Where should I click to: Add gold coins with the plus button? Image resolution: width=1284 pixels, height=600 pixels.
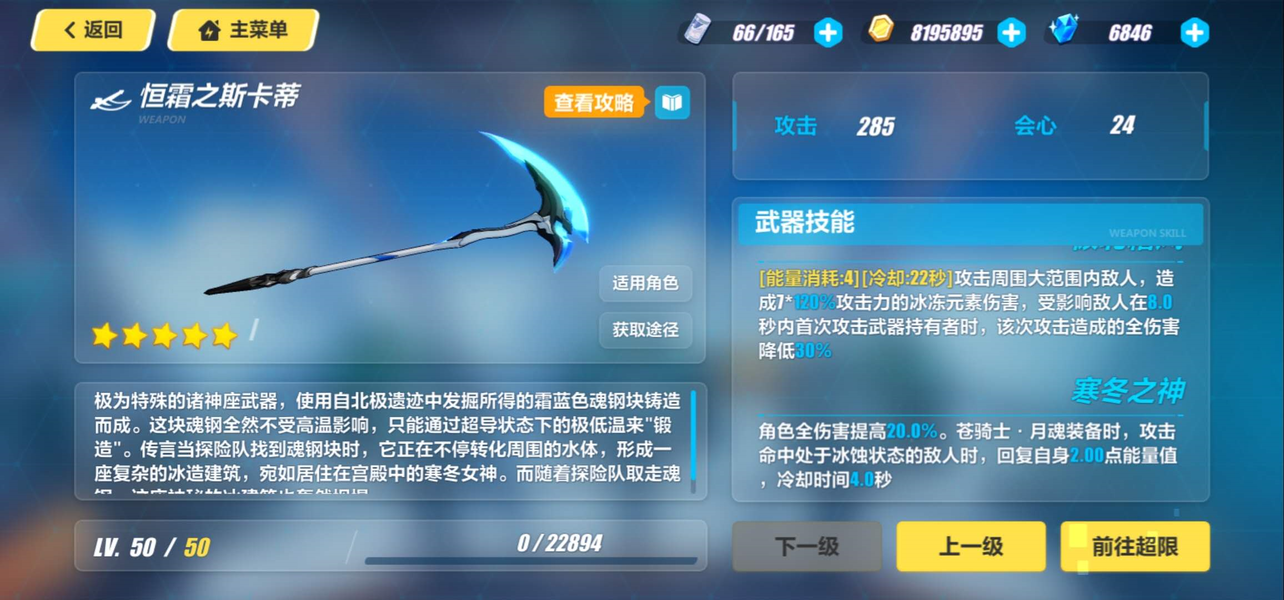1012,33
